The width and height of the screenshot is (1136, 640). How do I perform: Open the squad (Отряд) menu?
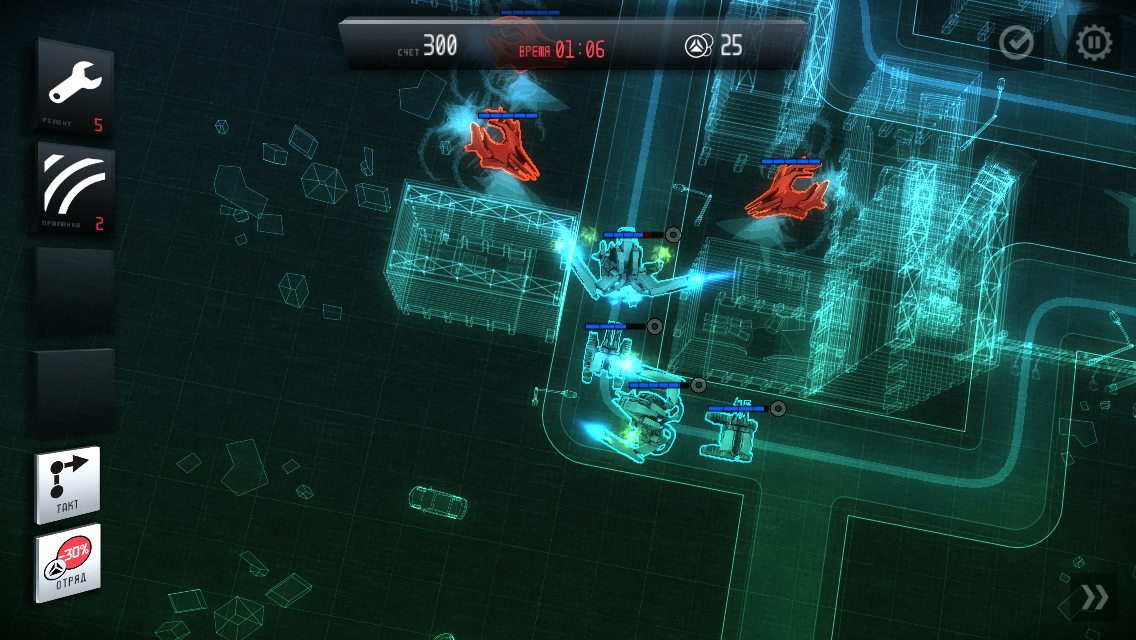click(68, 563)
